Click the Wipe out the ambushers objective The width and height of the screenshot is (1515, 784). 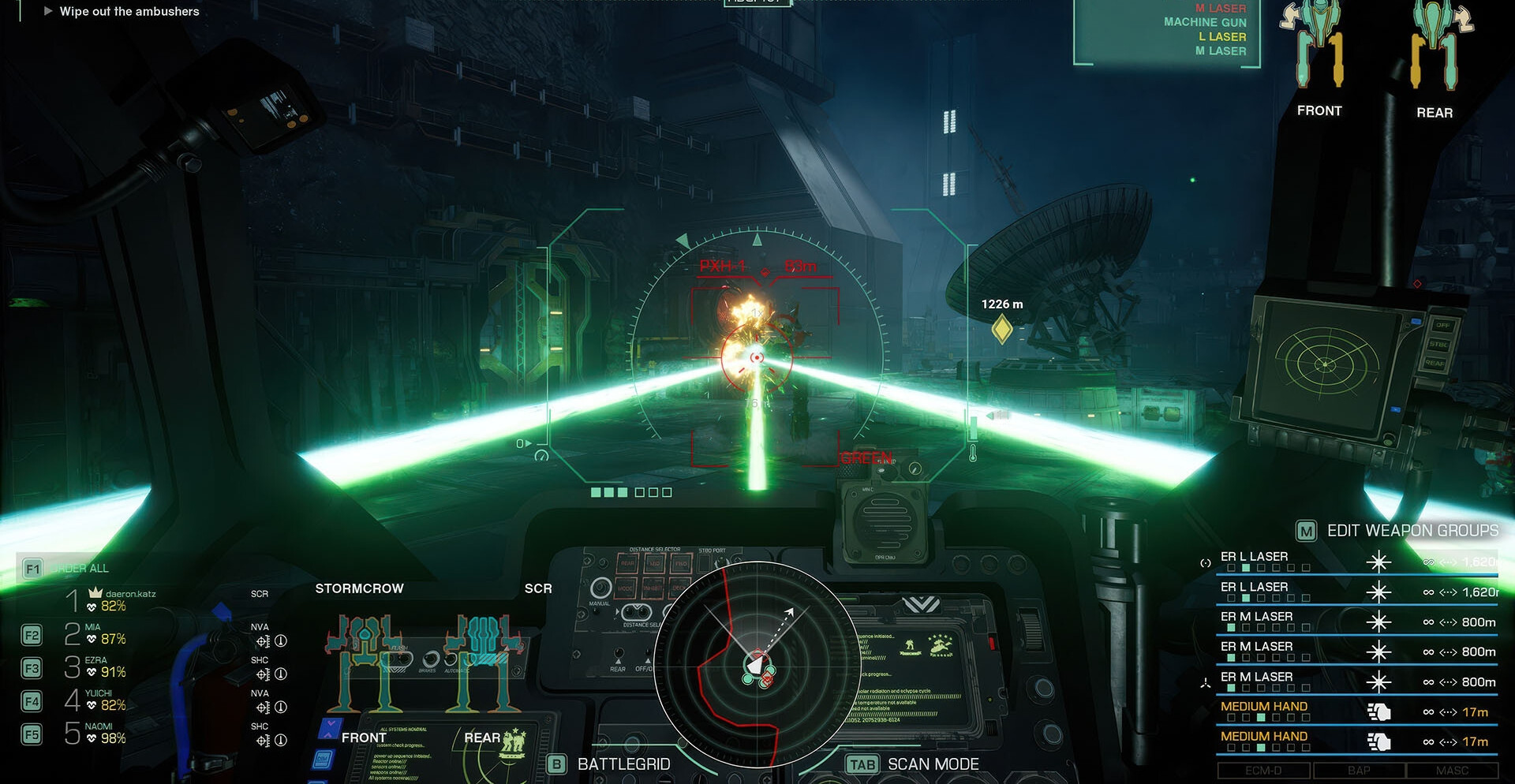tap(129, 12)
